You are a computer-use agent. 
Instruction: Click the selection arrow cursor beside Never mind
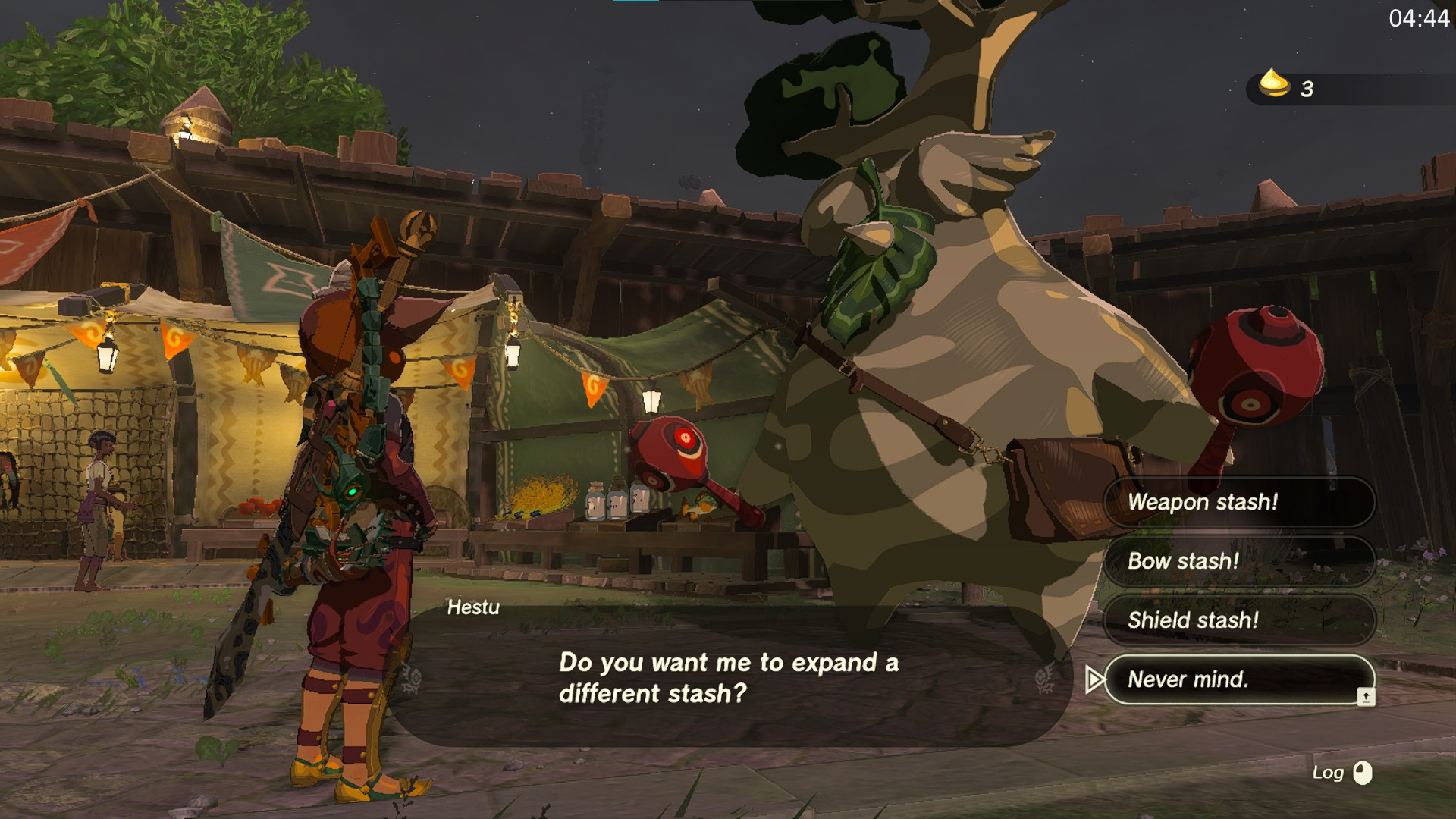tap(1095, 680)
